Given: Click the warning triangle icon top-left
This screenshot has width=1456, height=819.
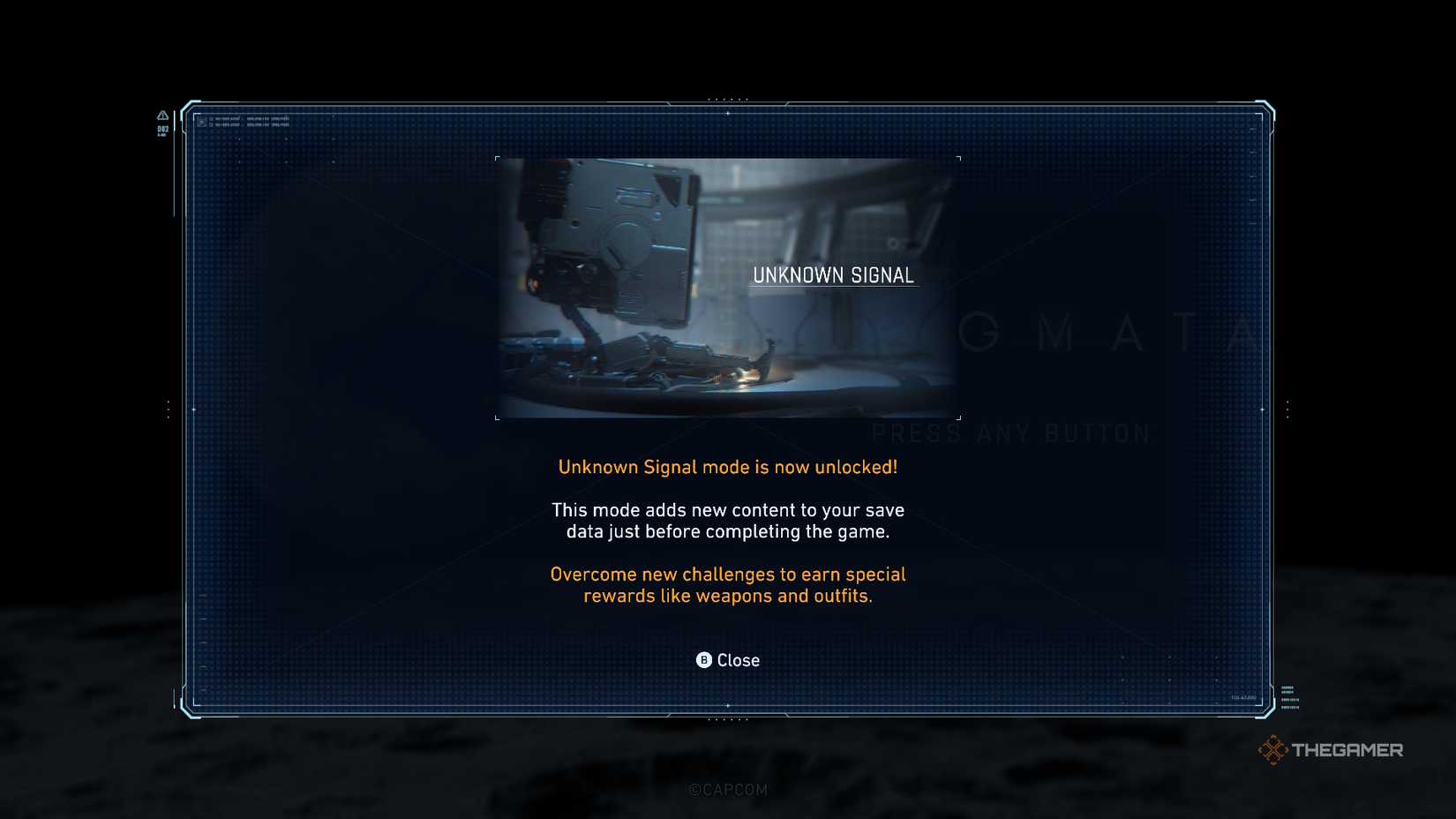Looking at the screenshot, I should tap(162, 116).
